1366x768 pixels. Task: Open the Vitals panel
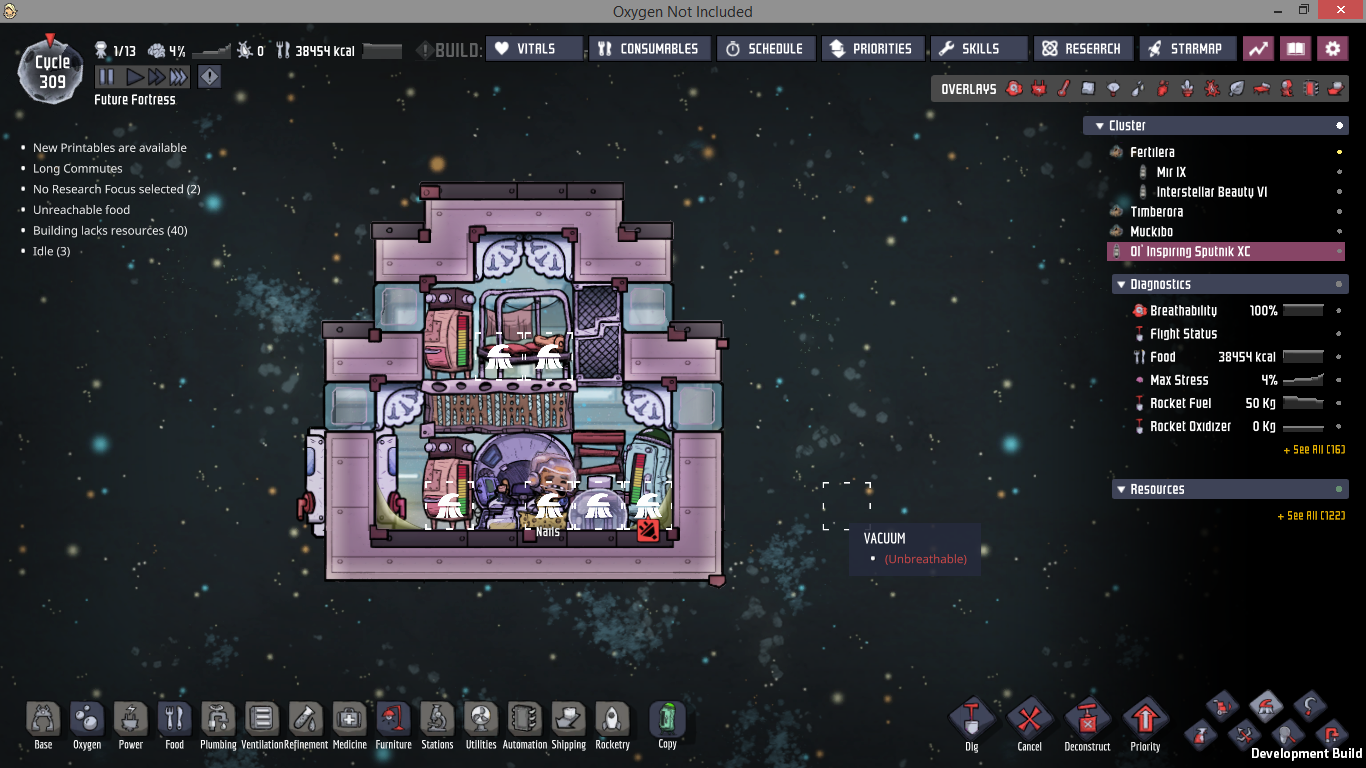click(535, 49)
